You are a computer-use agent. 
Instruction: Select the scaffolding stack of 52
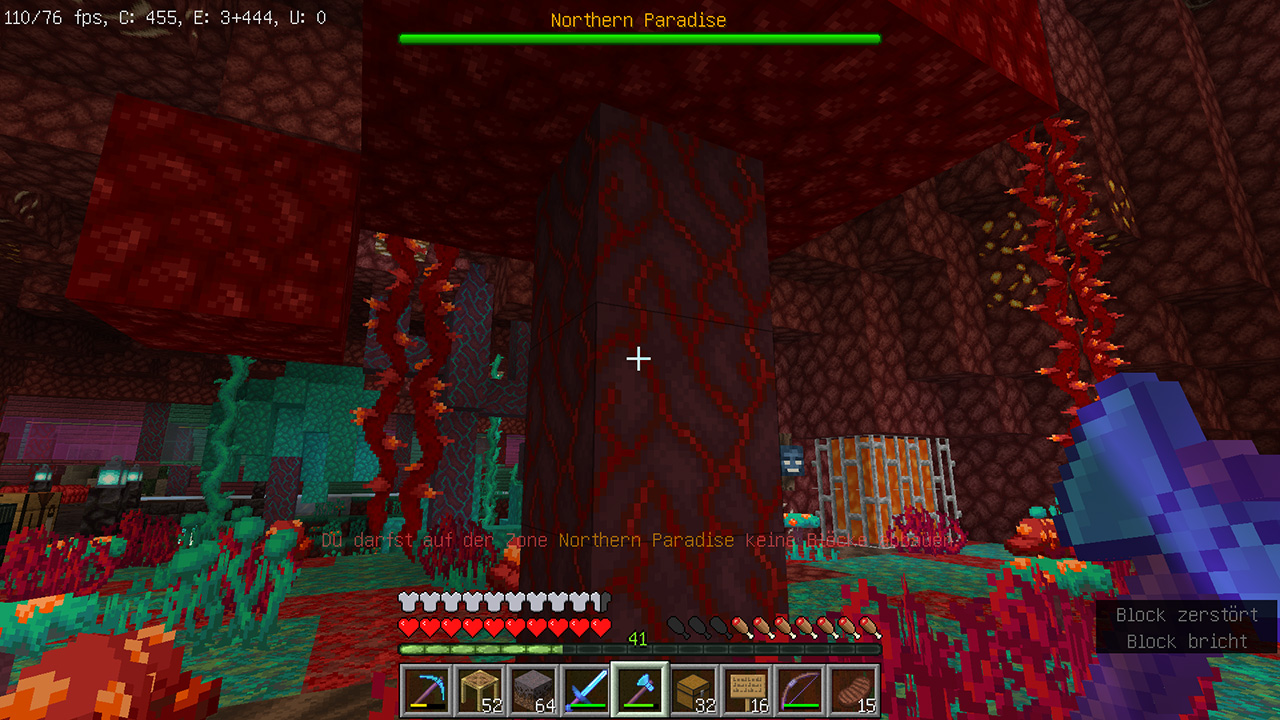pyautogui.click(x=480, y=690)
